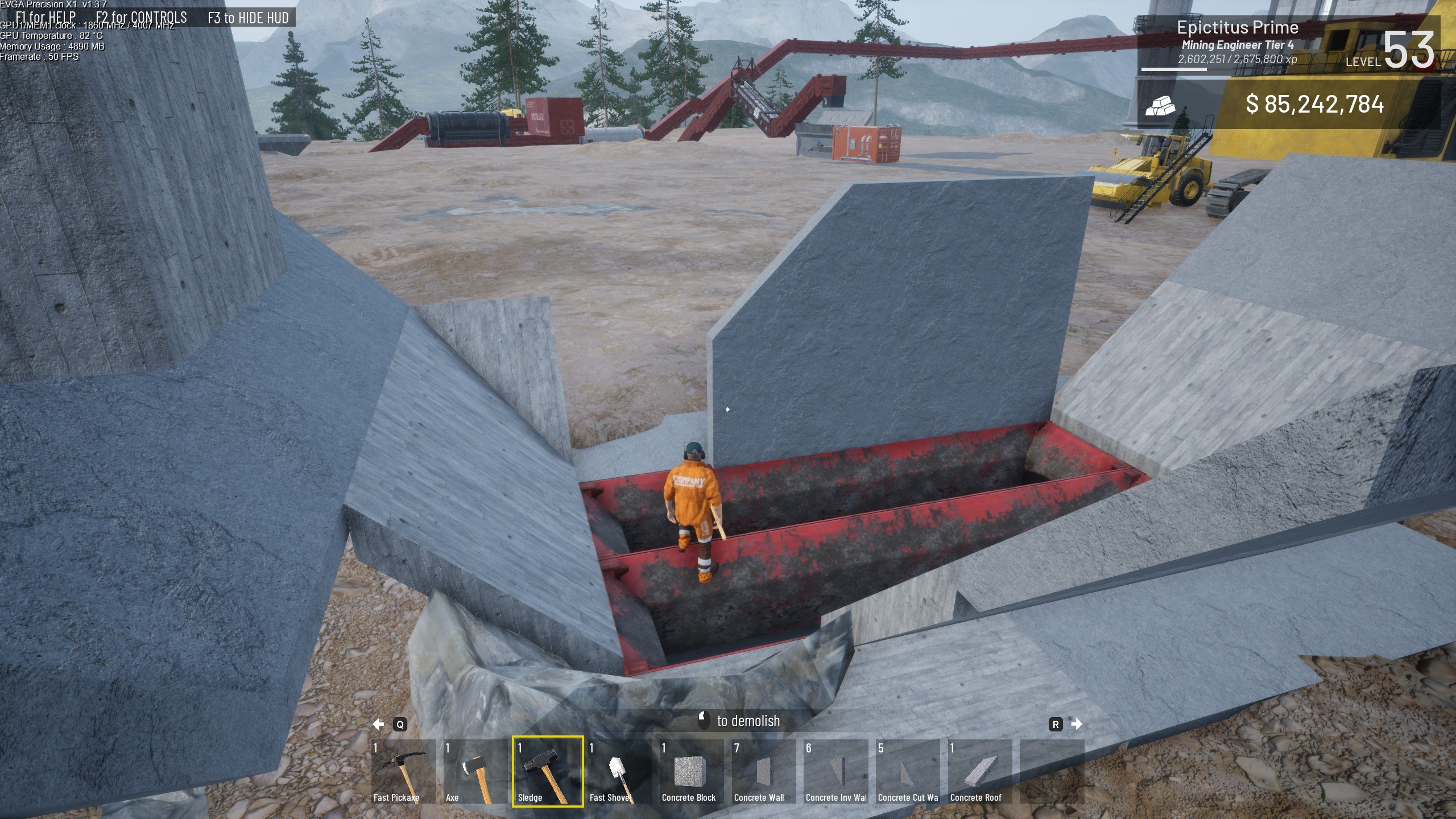Equip the Axe from the hotbar

(x=475, y=771)
